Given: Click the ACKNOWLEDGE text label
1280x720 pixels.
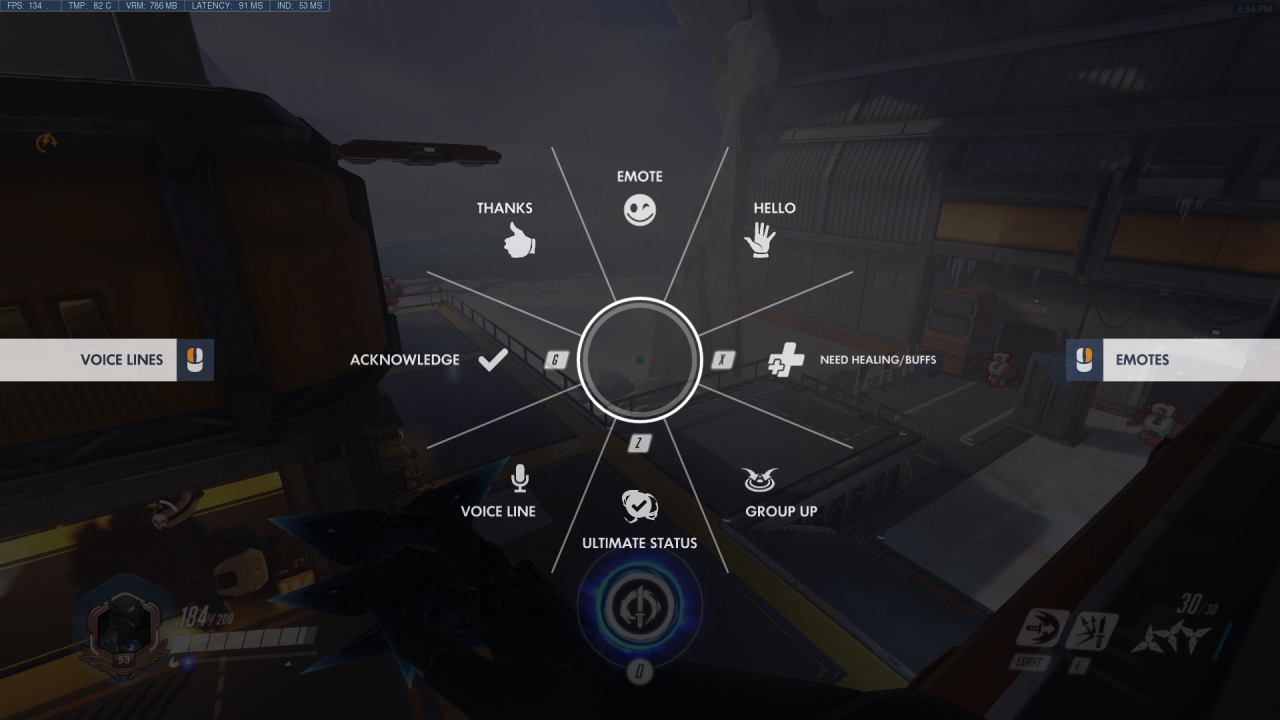Looking at the screenshot, I should pos(404,359).
